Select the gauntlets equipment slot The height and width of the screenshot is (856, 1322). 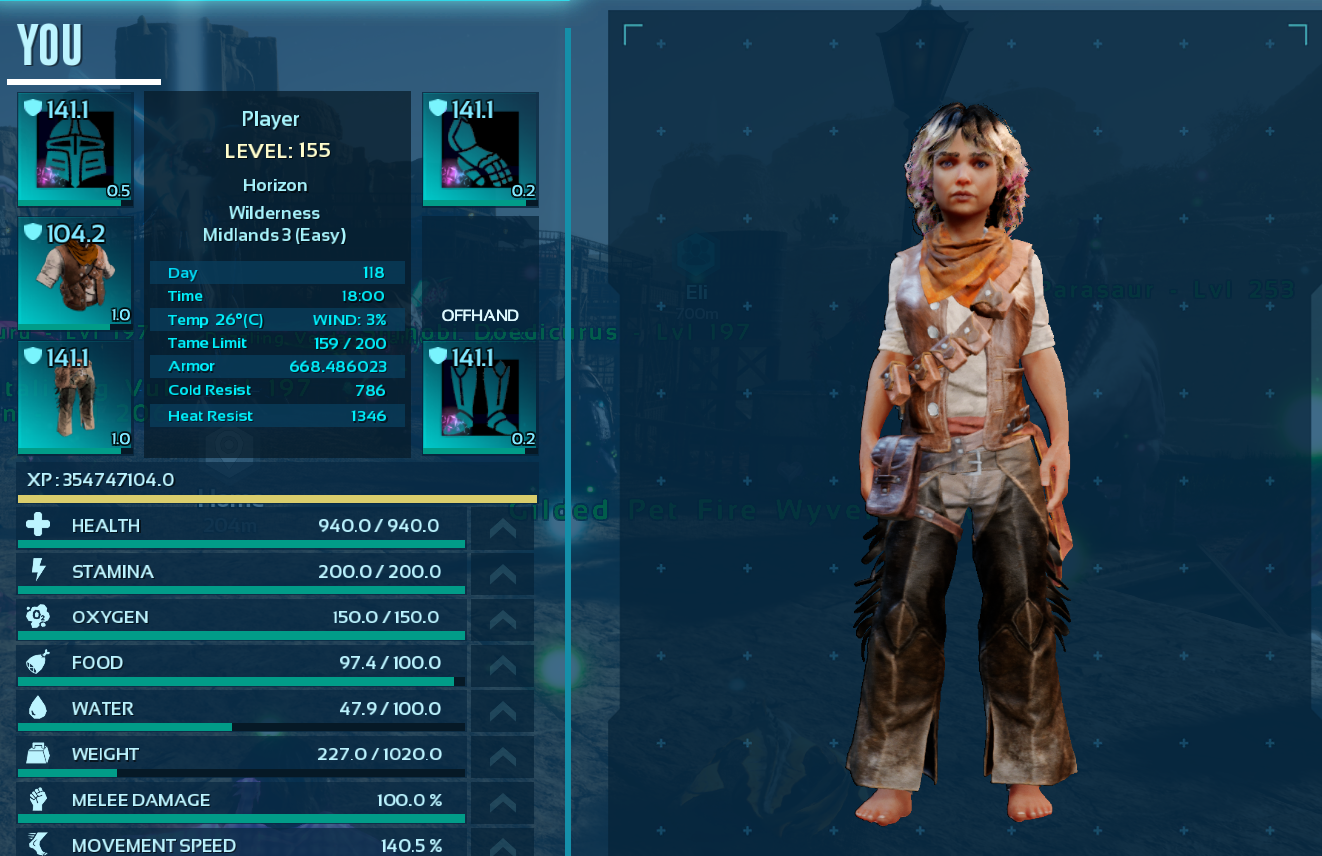481,149
